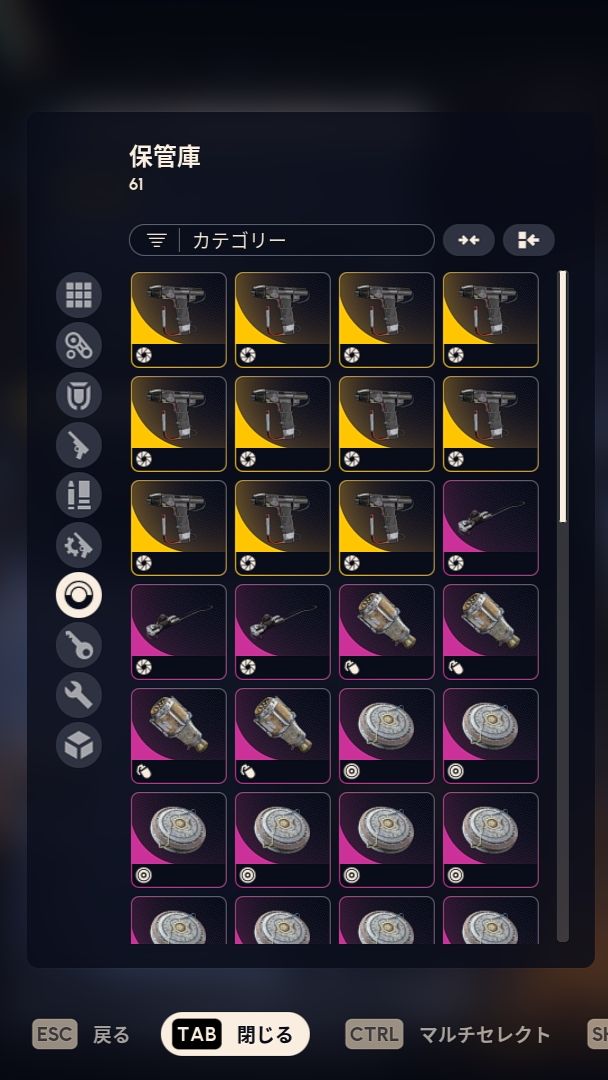The image size is (608, 1080).
Task: Switch to the wrench category tab
Action: [x=79, y=696]
